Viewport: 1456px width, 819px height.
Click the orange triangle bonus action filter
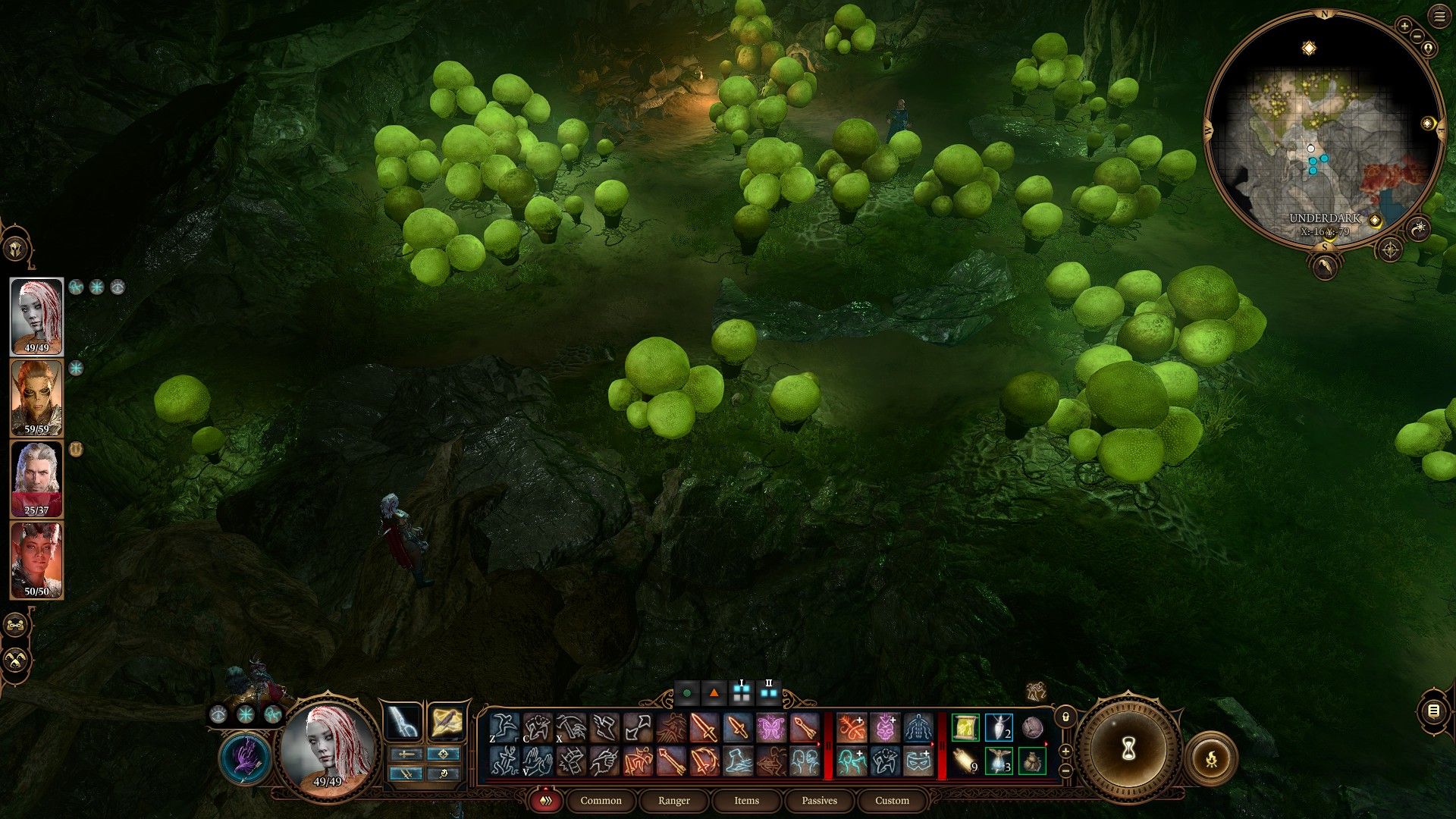(x=714, y=692)
